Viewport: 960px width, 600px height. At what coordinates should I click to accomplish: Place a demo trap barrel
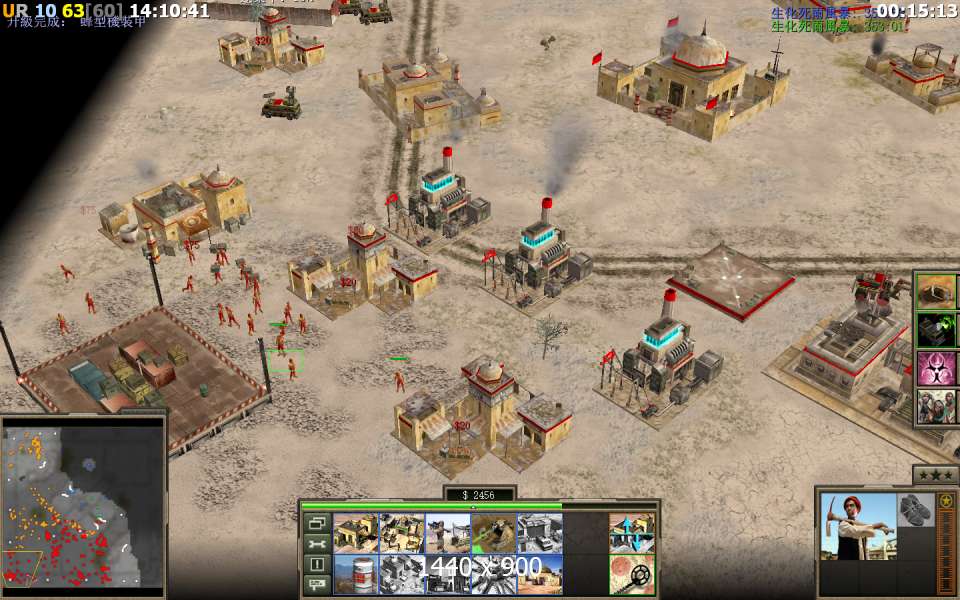[x=356, y=574]
